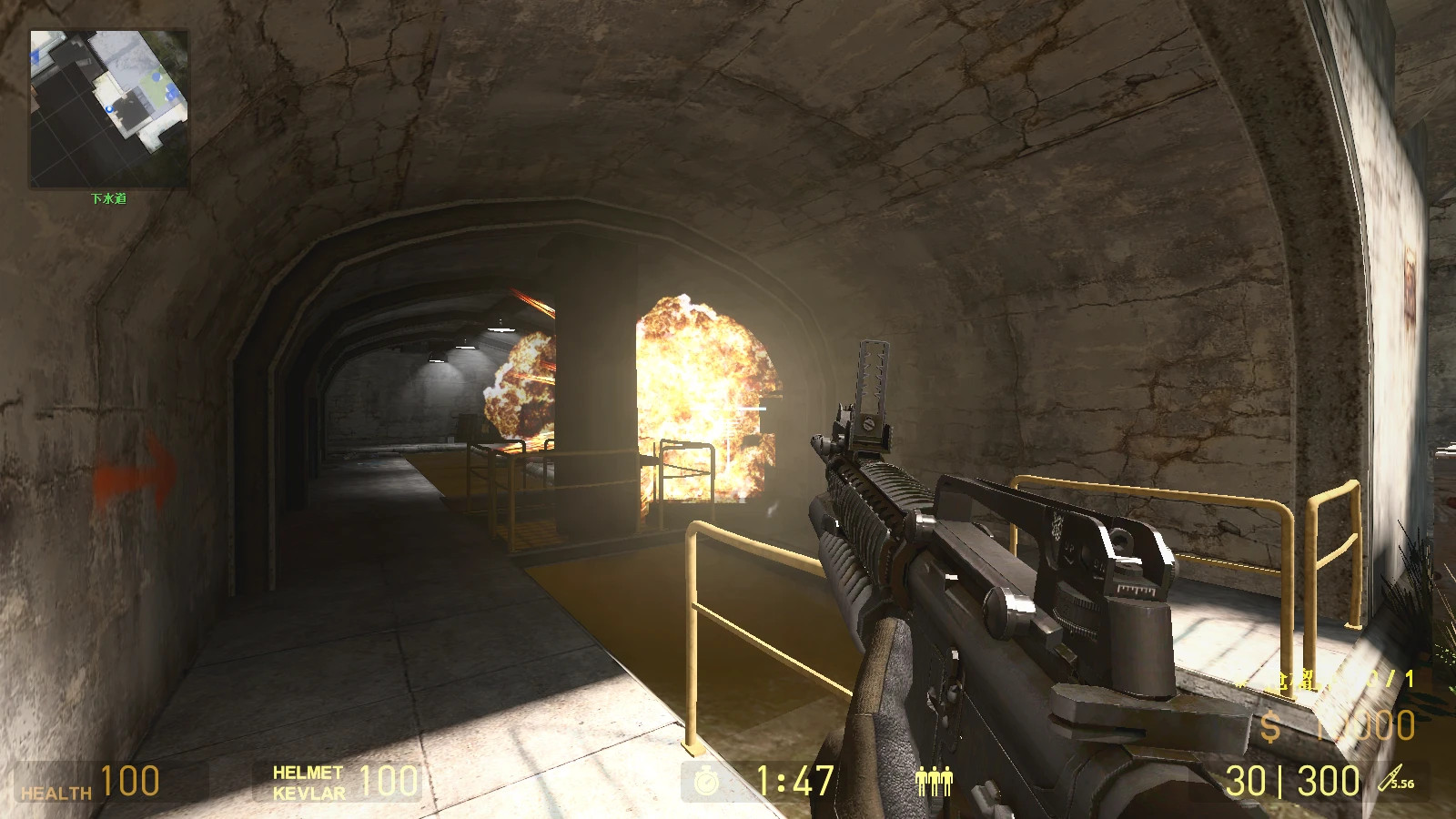Click the 30 | 300 ammo counter
The height and width of the screenshot is (819, 1456).
[x=1288, y=780]
